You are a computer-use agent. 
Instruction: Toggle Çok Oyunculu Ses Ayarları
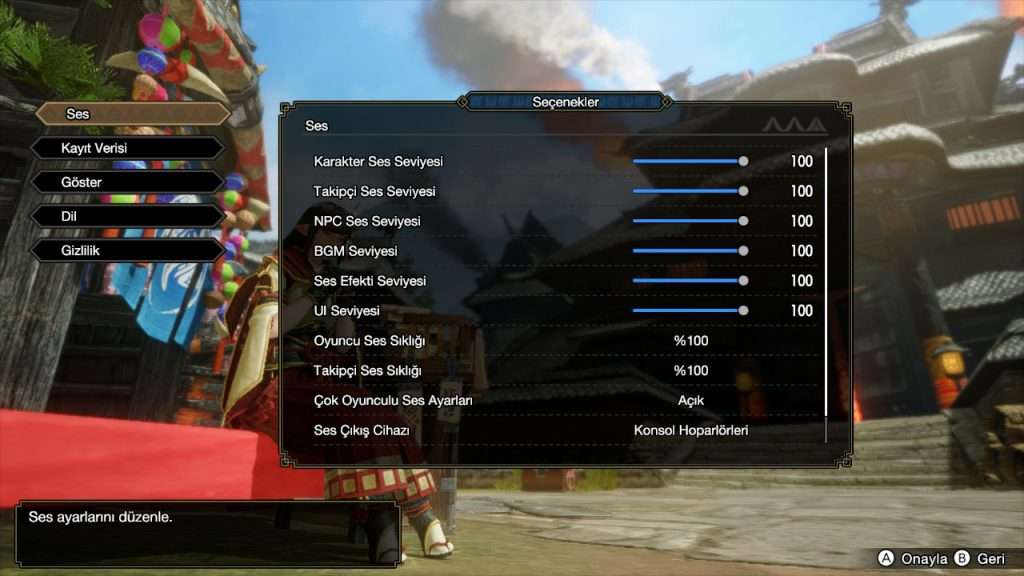[690, 401]
